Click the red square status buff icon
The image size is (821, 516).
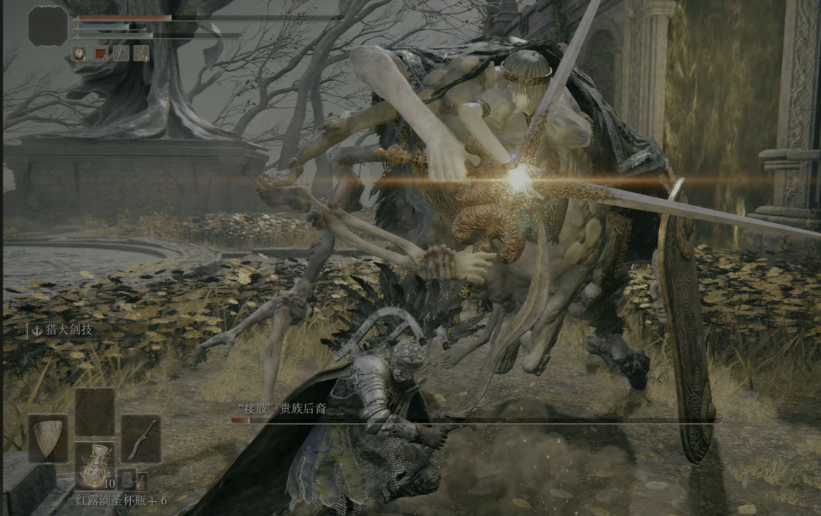100,53
